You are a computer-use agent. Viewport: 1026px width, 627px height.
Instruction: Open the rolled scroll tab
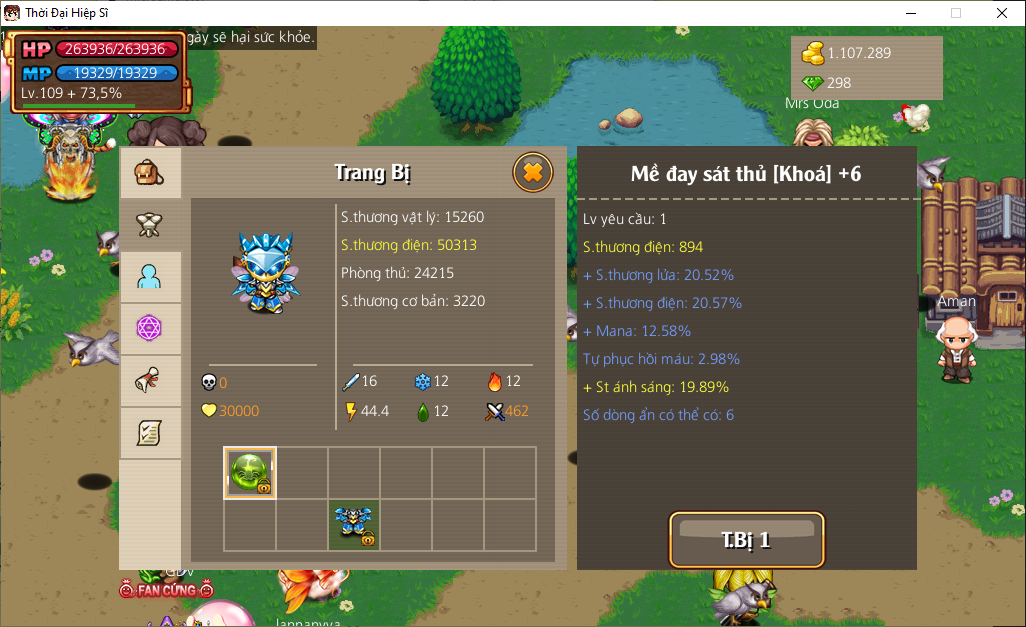tap(150, 381)
